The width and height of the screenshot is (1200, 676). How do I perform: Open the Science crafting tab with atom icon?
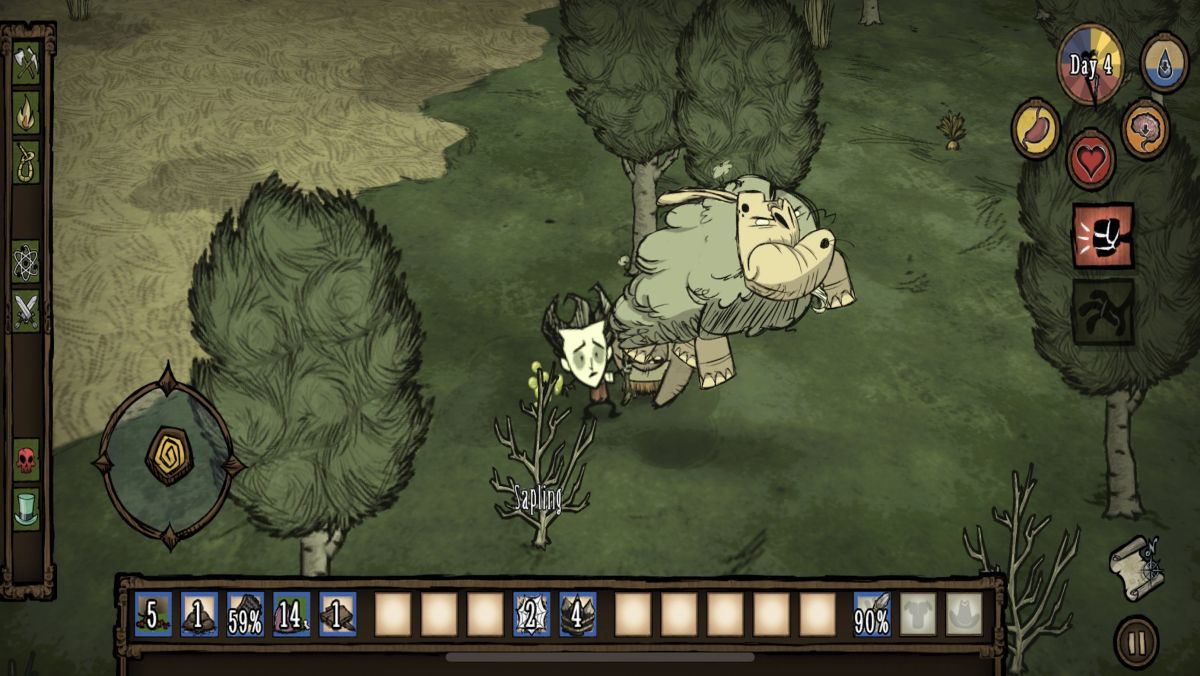click(x=26, y=261)
